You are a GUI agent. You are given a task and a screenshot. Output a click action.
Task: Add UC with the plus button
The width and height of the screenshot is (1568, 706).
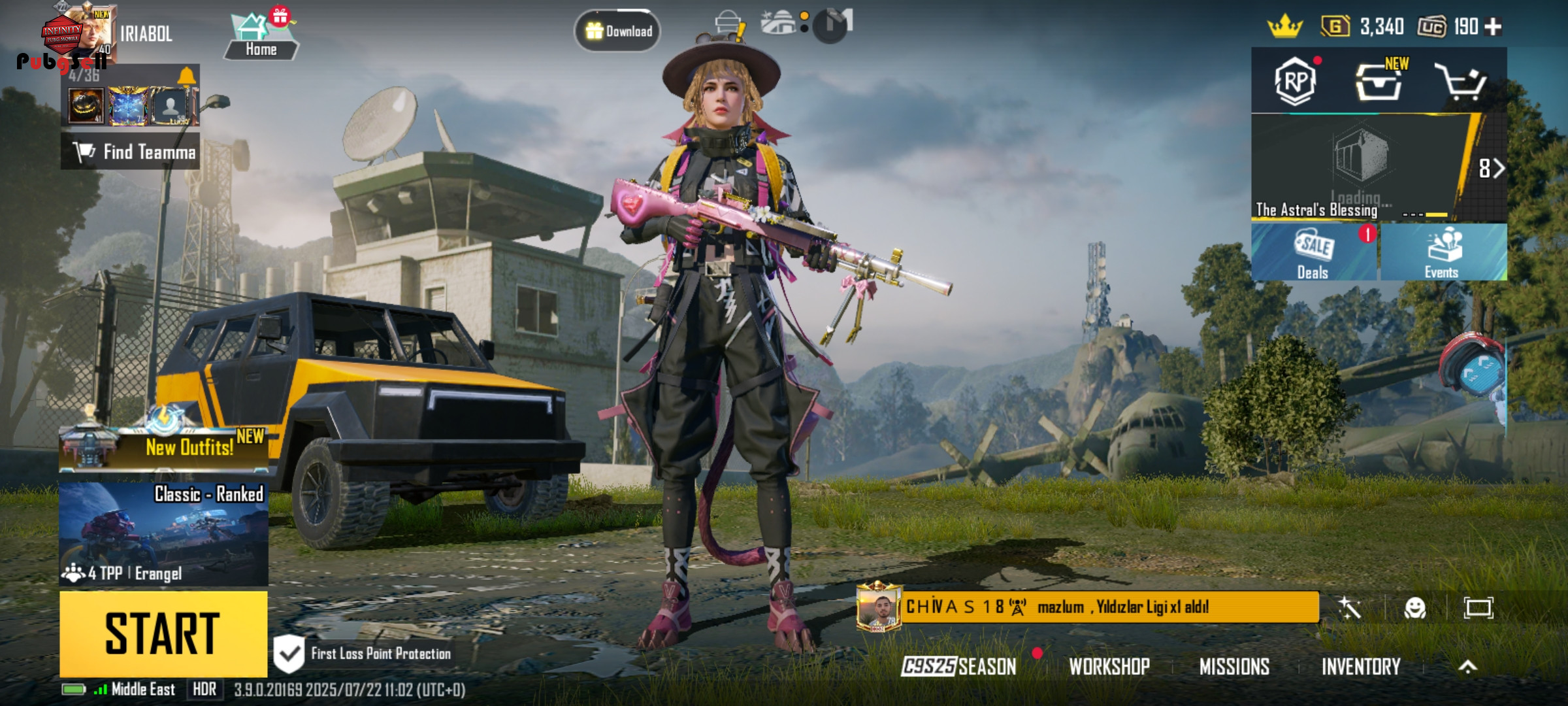pos(1493,27)
